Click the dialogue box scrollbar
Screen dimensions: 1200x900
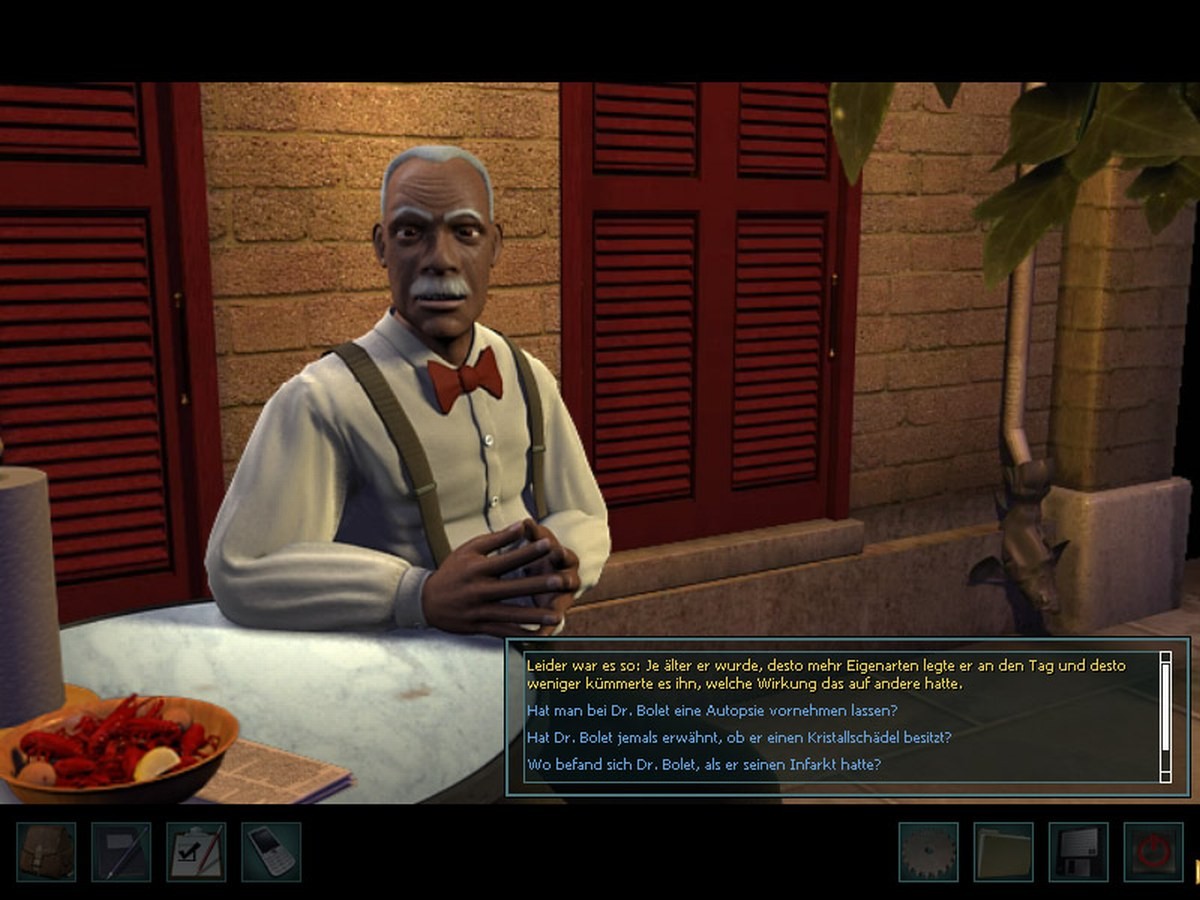coord(1165,716)
